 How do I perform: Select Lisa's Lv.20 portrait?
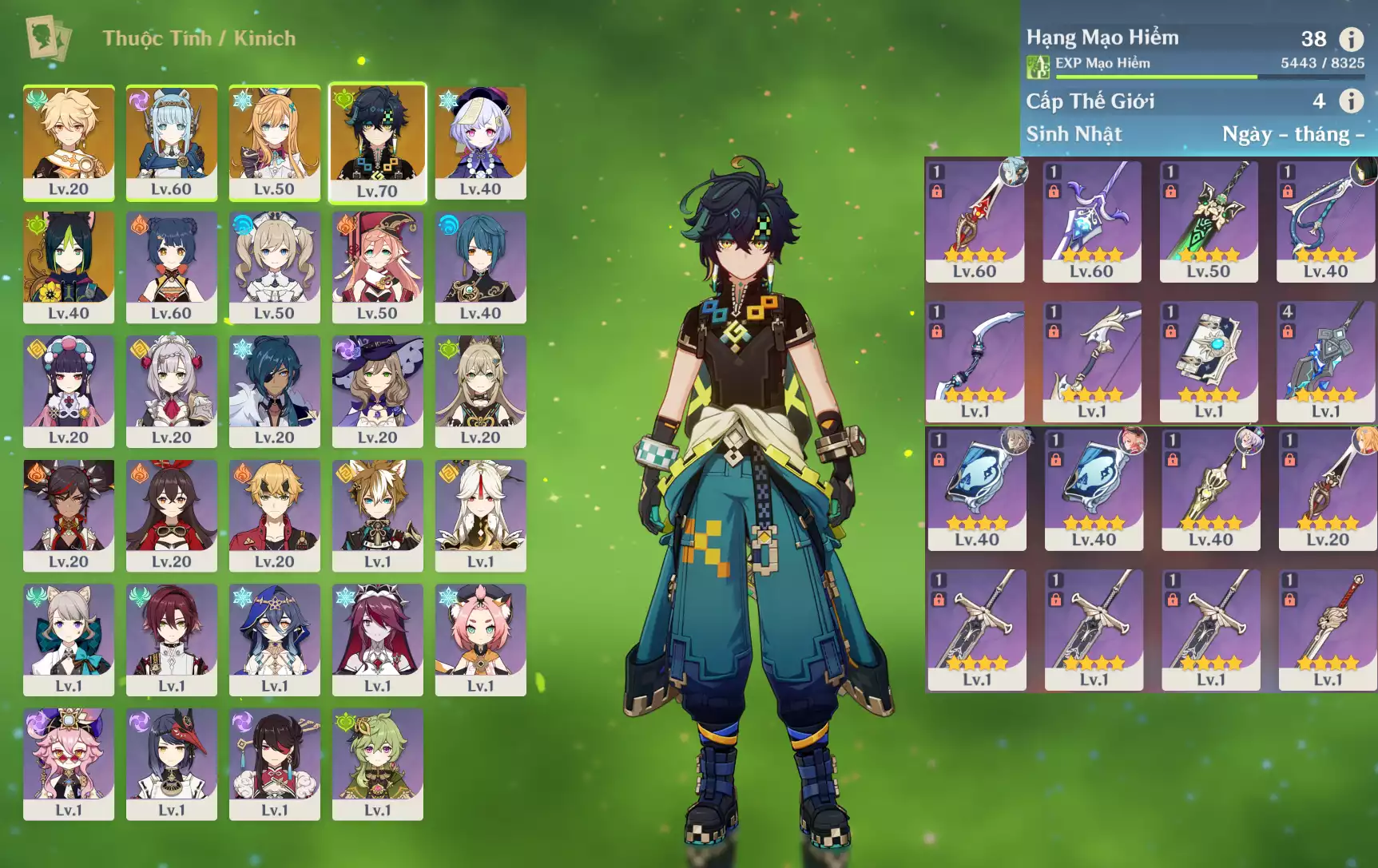377,390
